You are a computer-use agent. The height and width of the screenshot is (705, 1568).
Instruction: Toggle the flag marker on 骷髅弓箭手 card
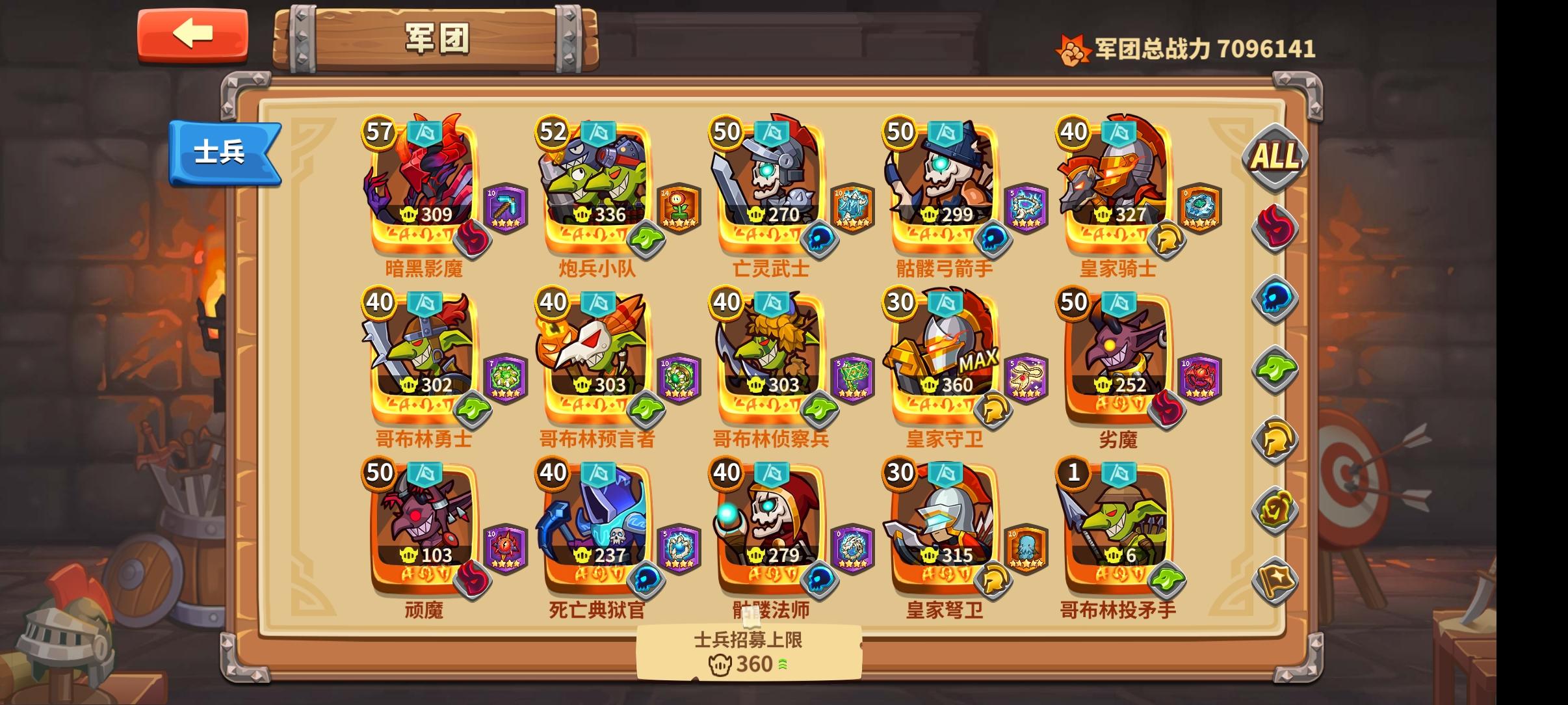pos(943,132)
